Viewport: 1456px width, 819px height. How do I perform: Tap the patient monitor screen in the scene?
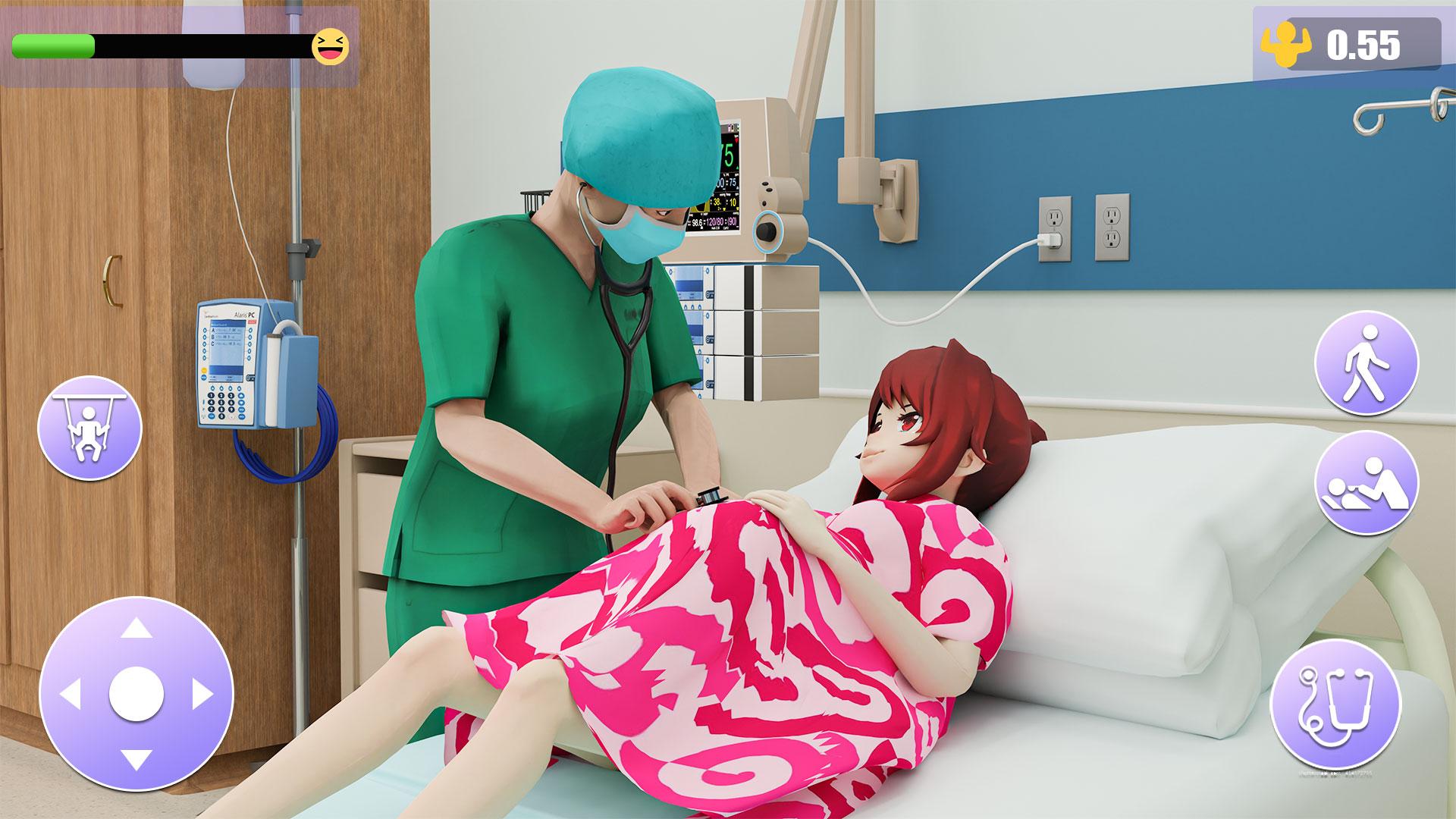click(726, 176)
